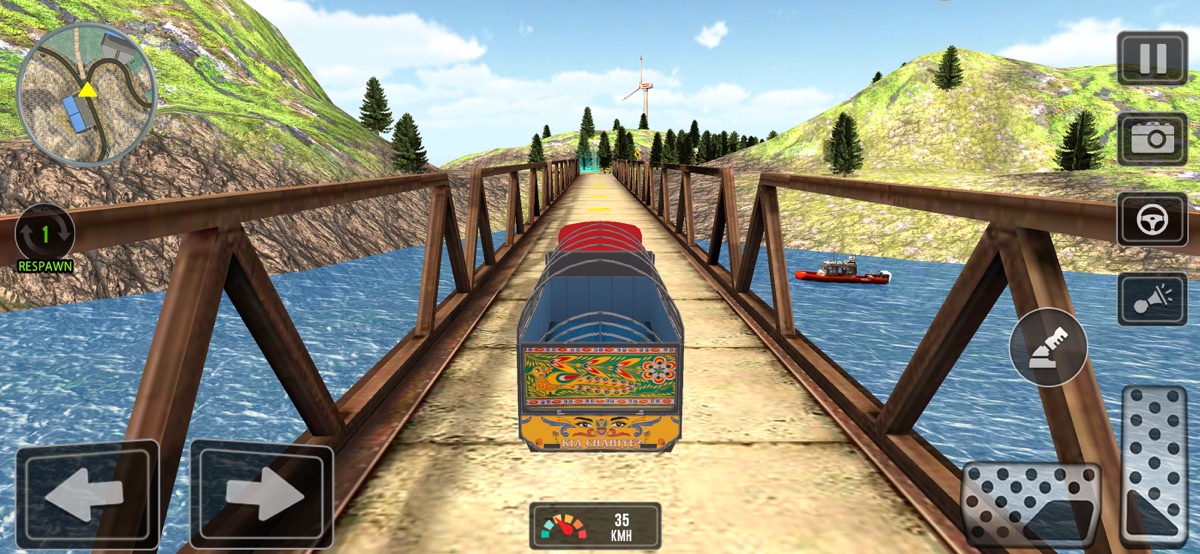The width and height of the screenshot is (1200, 554).
Task: Tap the circular minimap
Action: tap(86, 94)
